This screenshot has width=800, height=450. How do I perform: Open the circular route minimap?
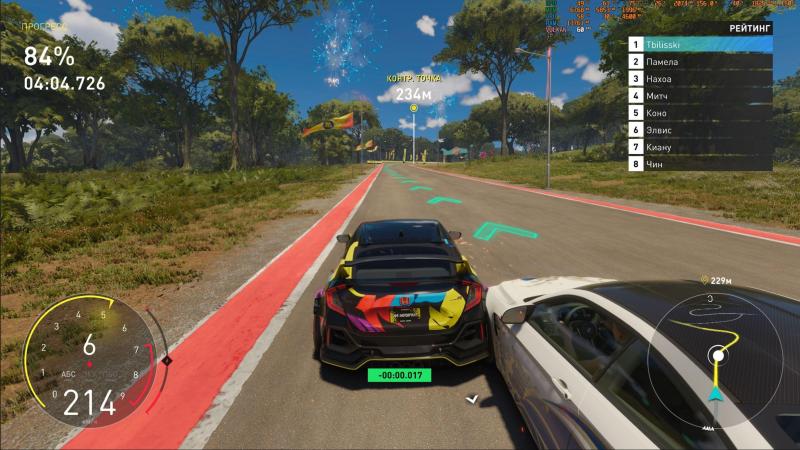point(714,354)
